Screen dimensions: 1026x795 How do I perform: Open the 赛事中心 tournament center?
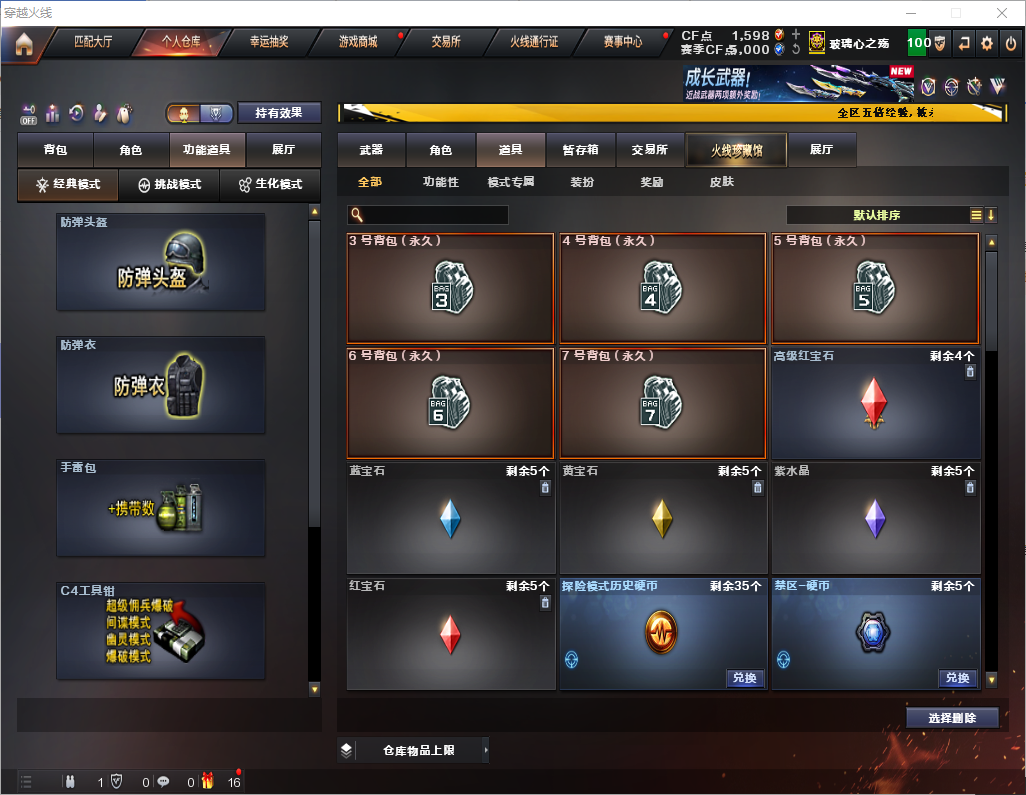(622, 42)
